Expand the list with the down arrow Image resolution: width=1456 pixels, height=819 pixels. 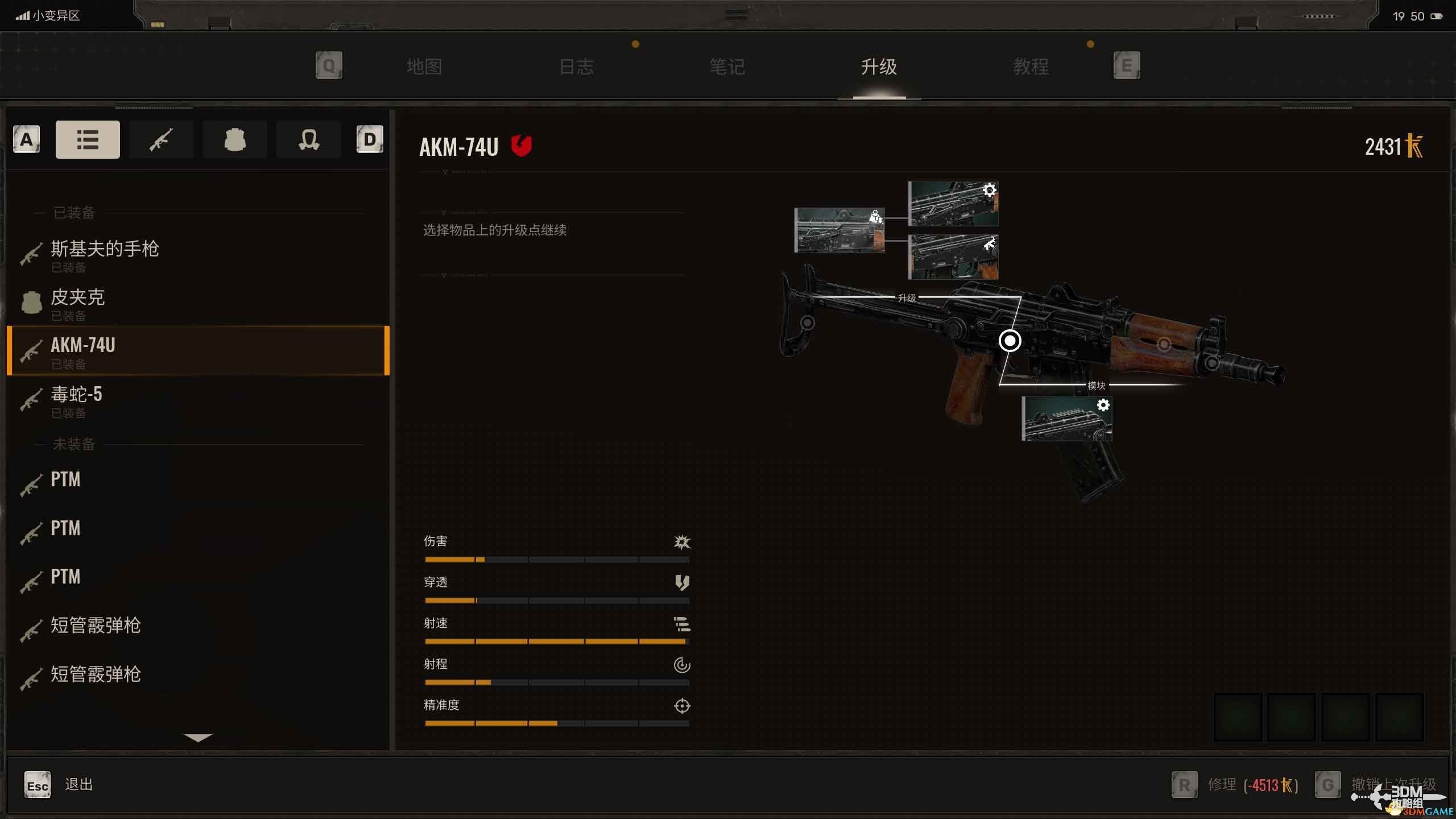pos(198,738)
